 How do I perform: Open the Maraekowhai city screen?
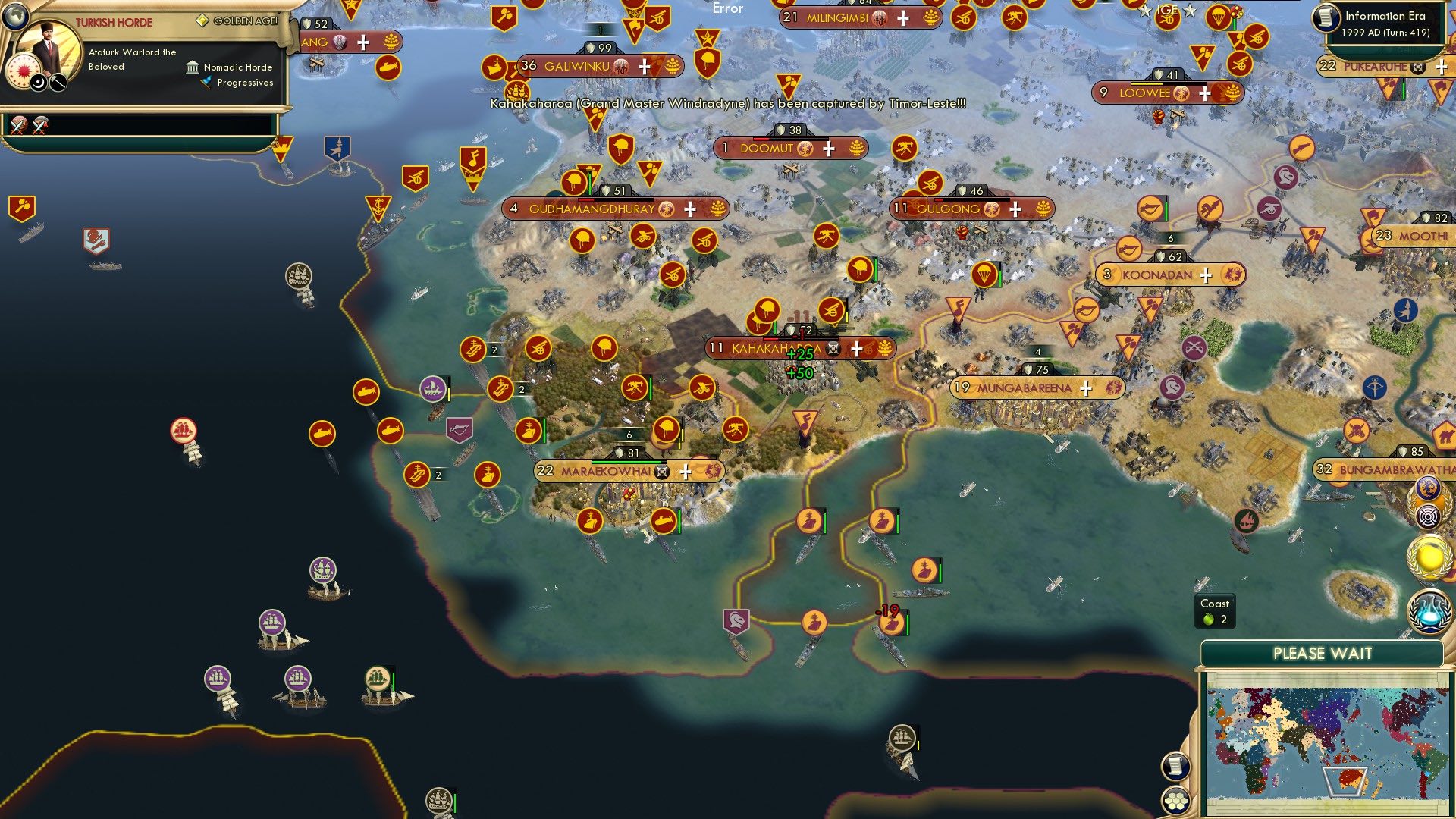(607, 471)
